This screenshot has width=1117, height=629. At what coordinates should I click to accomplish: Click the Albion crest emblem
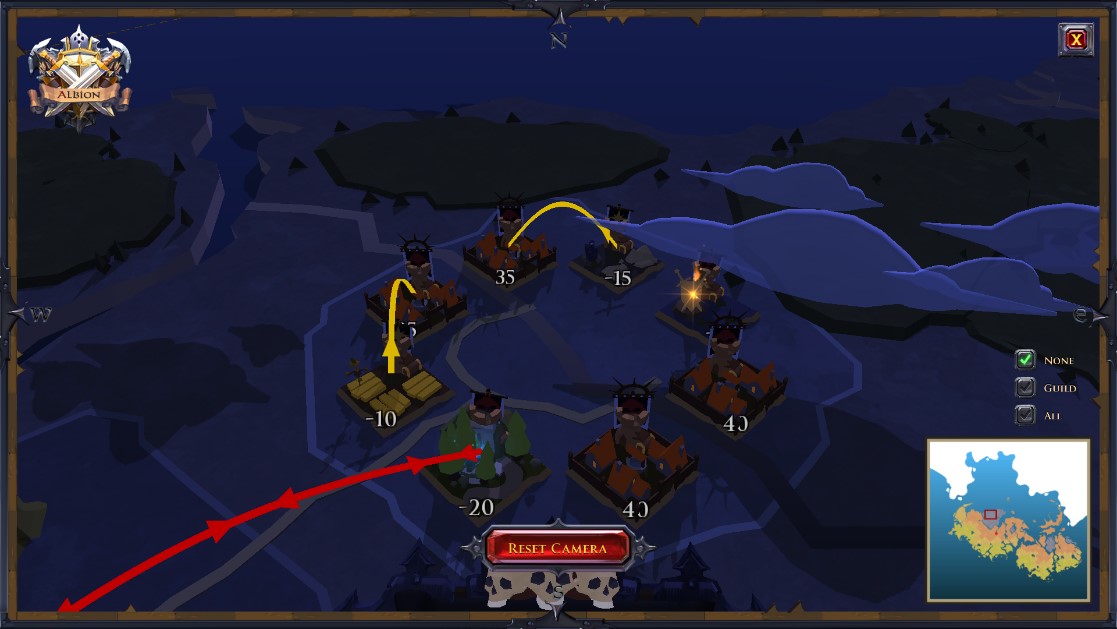(79, 78)
